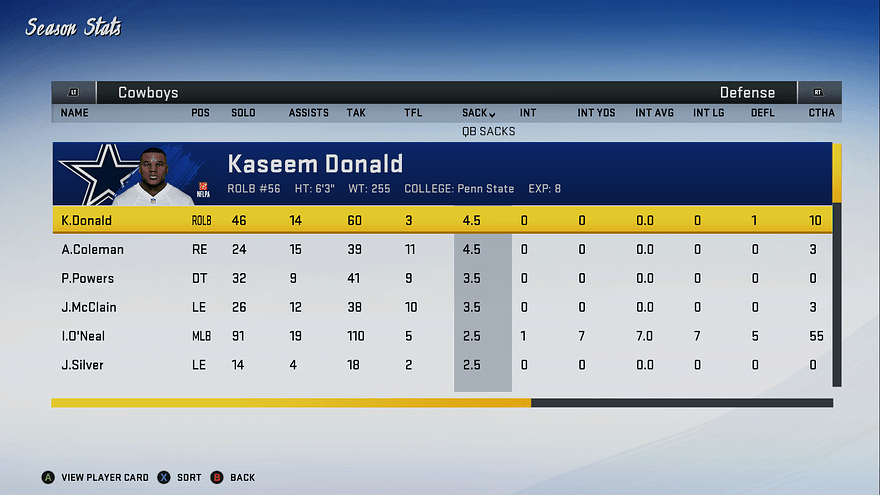
Task: Sort by the NAME column header
Action: 75,113
